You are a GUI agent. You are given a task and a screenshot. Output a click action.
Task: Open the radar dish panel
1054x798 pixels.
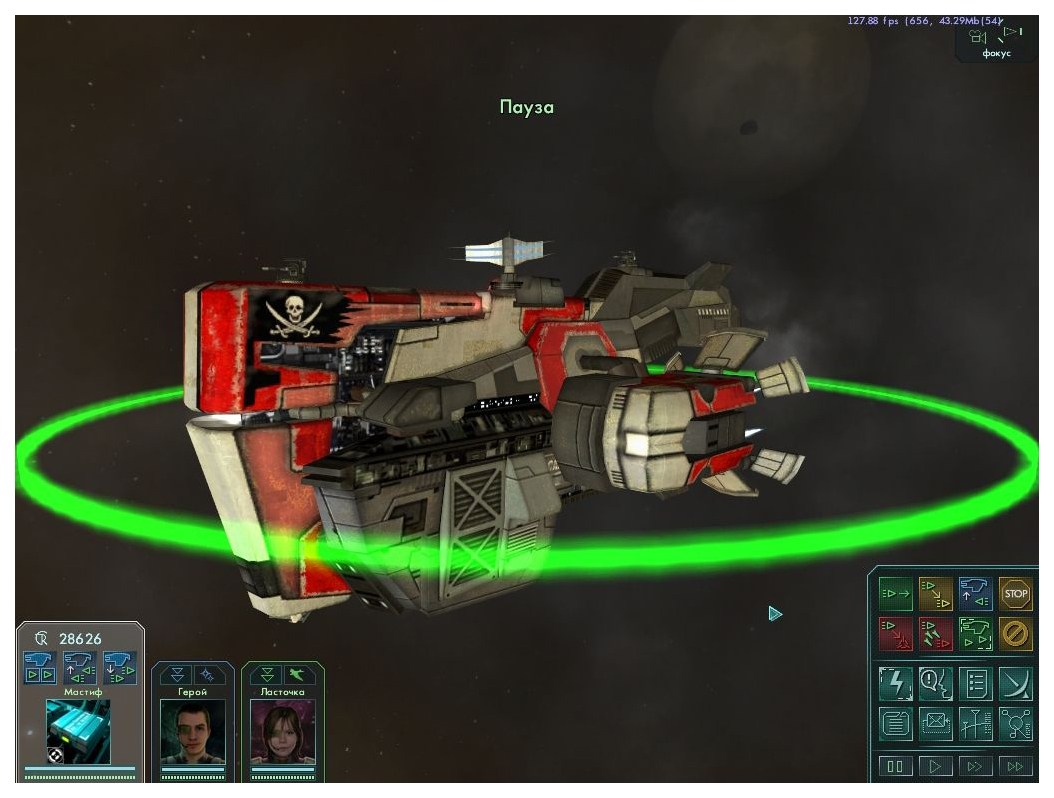(x=1015, y=684)
